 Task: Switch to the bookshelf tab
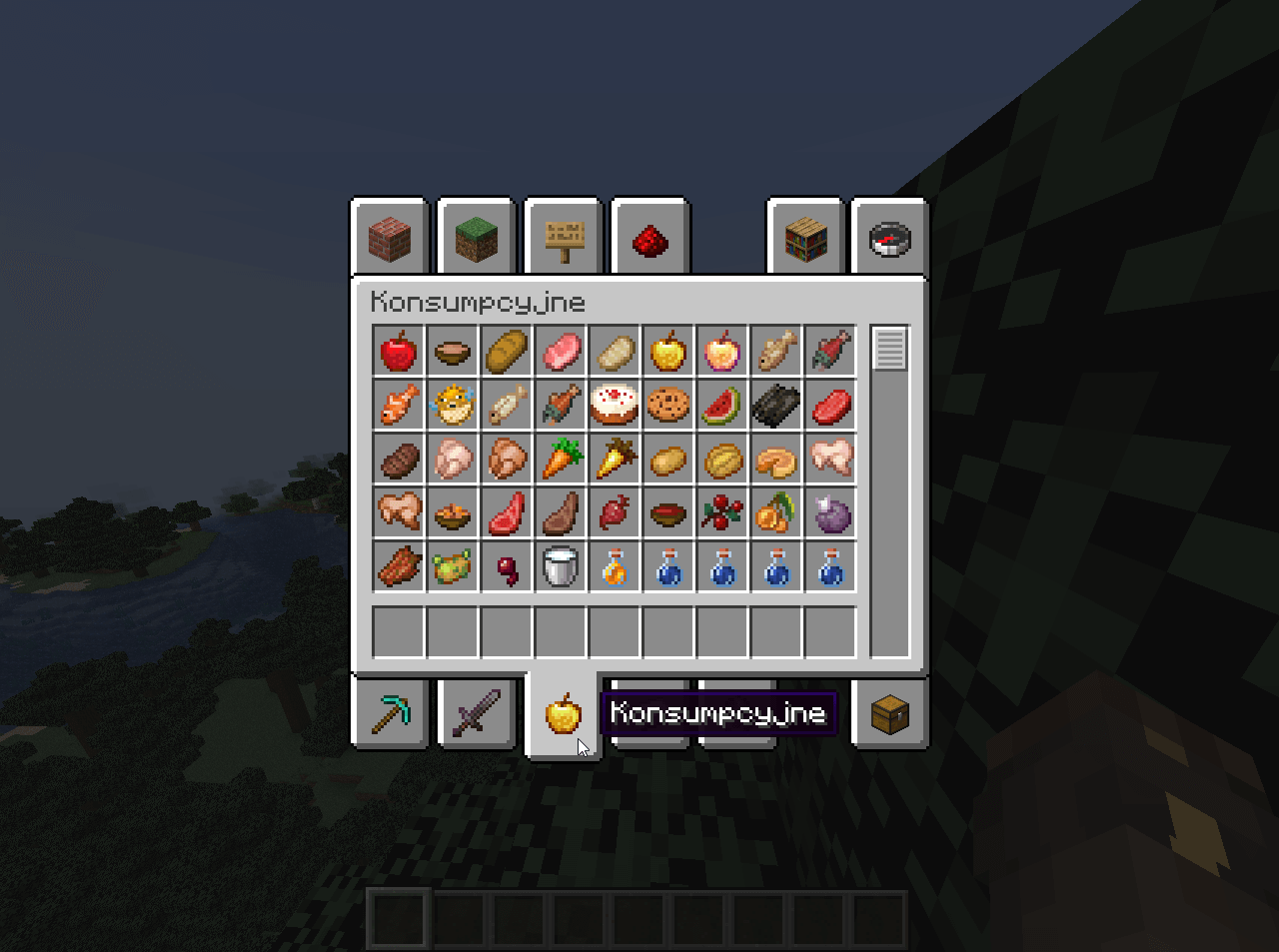coord(805,238)
